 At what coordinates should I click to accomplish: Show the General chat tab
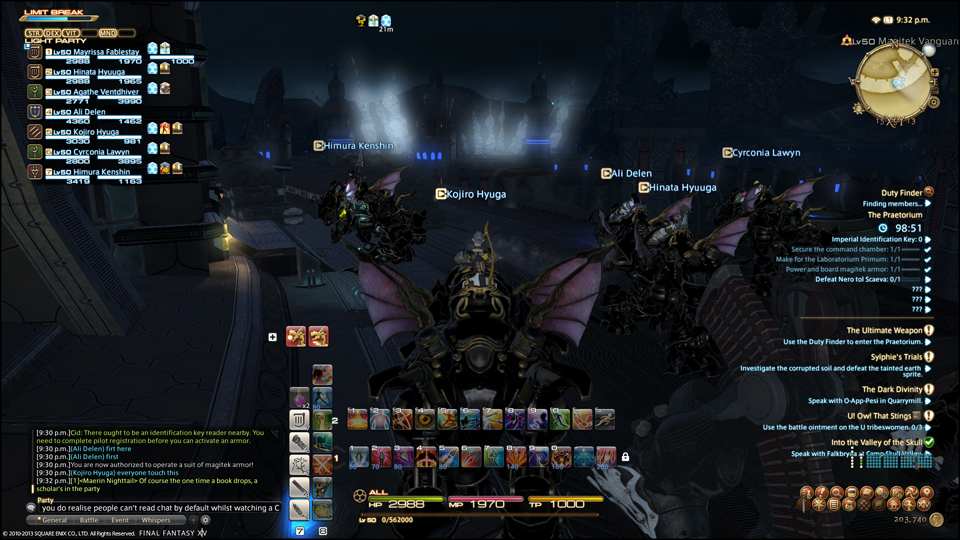(54, 520)
